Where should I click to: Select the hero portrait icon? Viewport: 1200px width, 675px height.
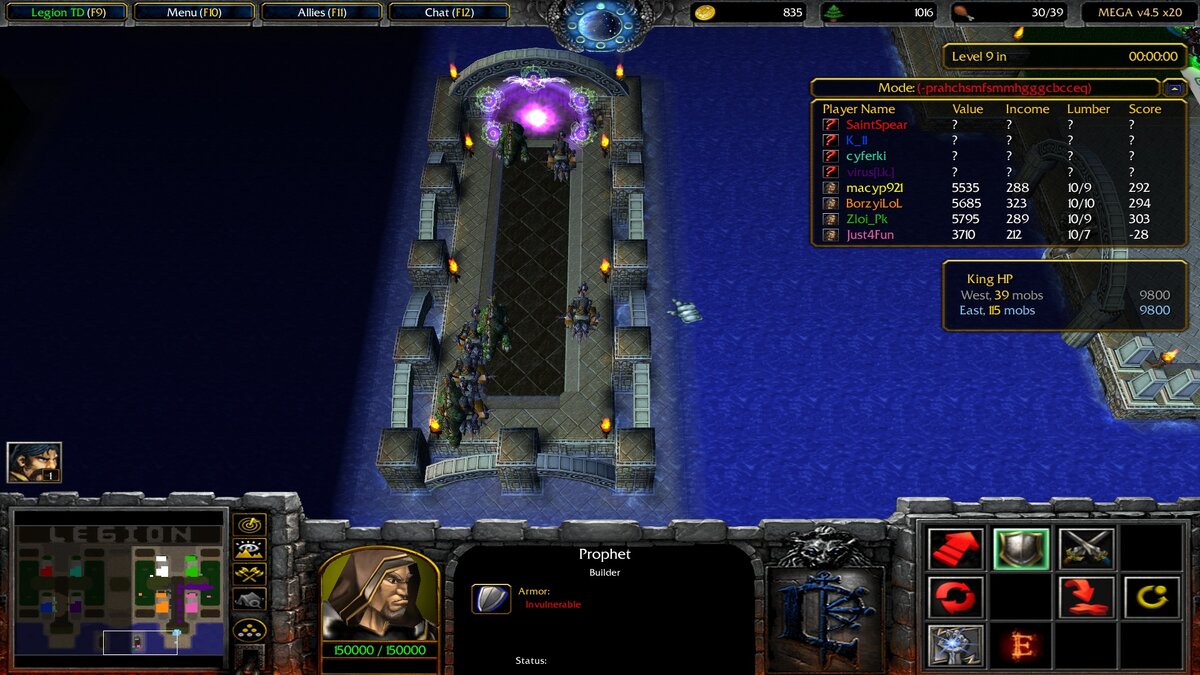click(x=34, y=462)
